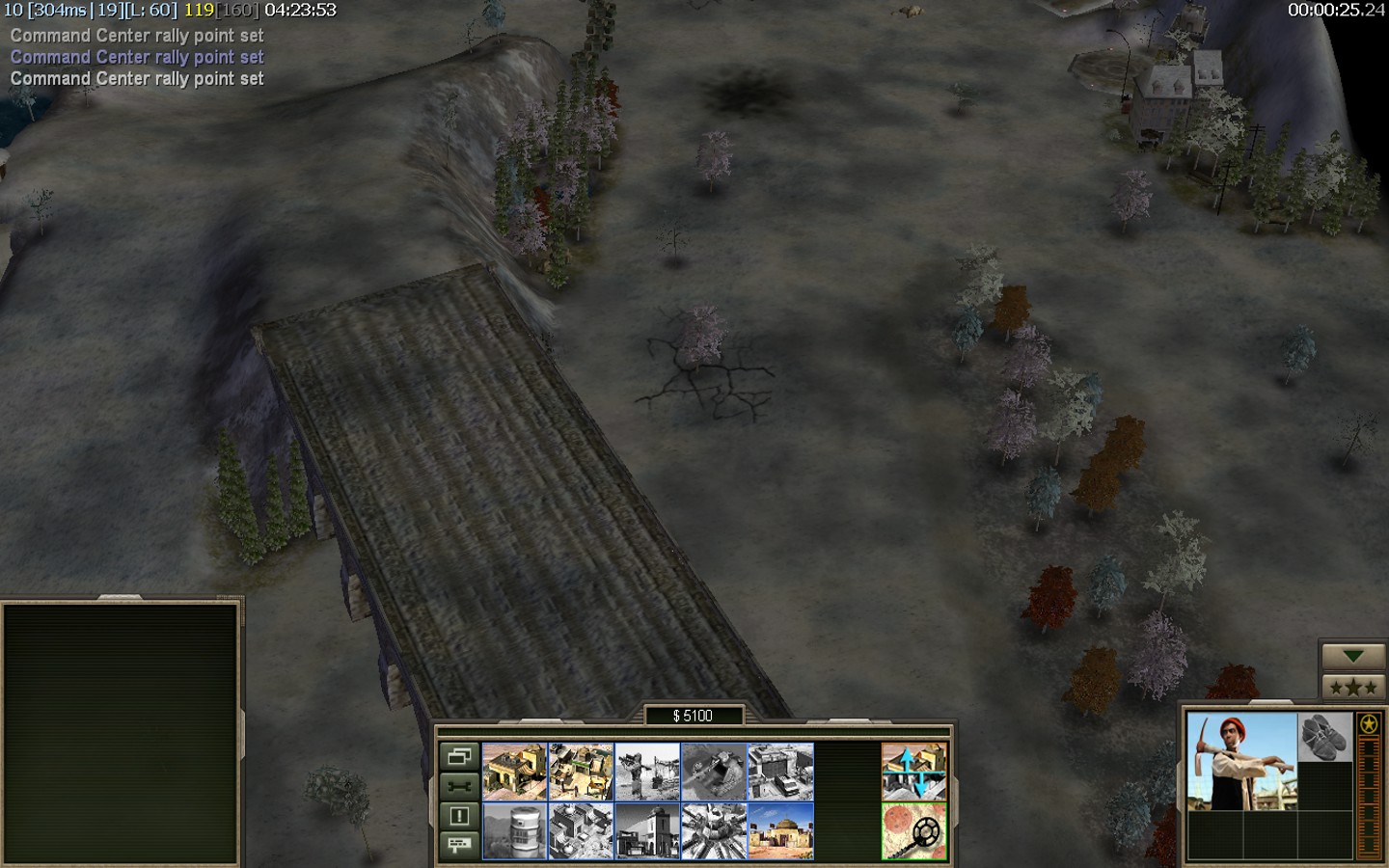Click the worker portrait
Image resolution: width=1389 pixels, height=868 pixels.
coord(1242,762)
